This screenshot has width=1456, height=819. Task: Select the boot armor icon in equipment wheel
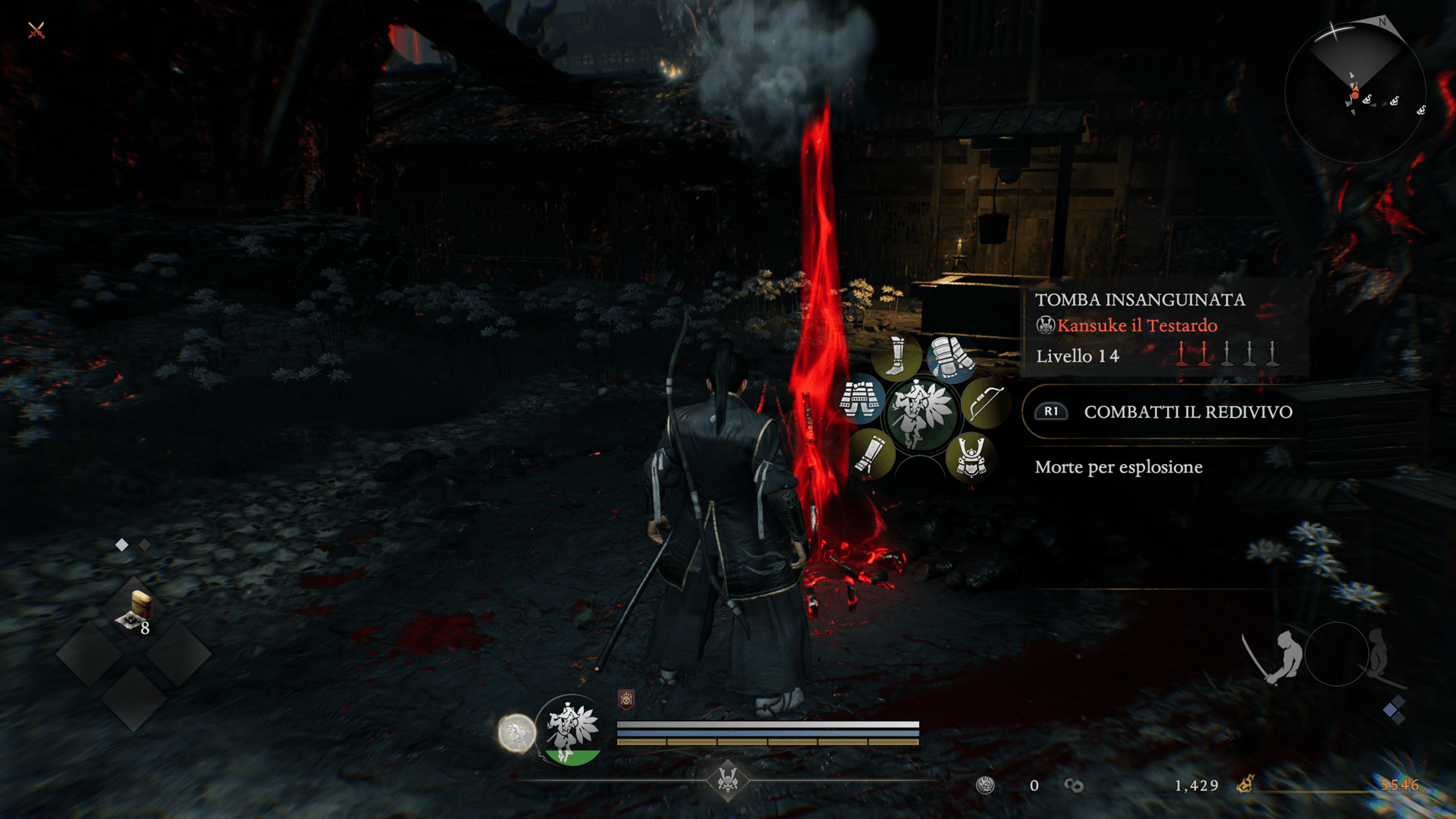(896, 356)
